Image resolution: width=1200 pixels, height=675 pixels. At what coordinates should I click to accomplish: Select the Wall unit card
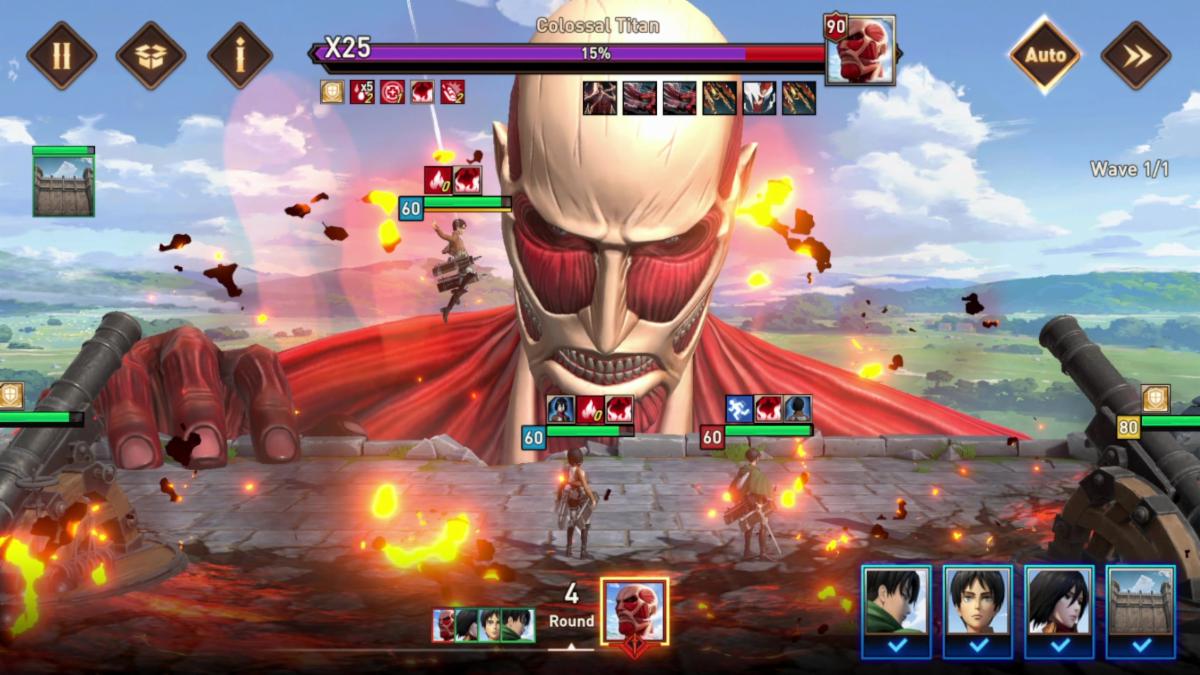coord(1141,604)
